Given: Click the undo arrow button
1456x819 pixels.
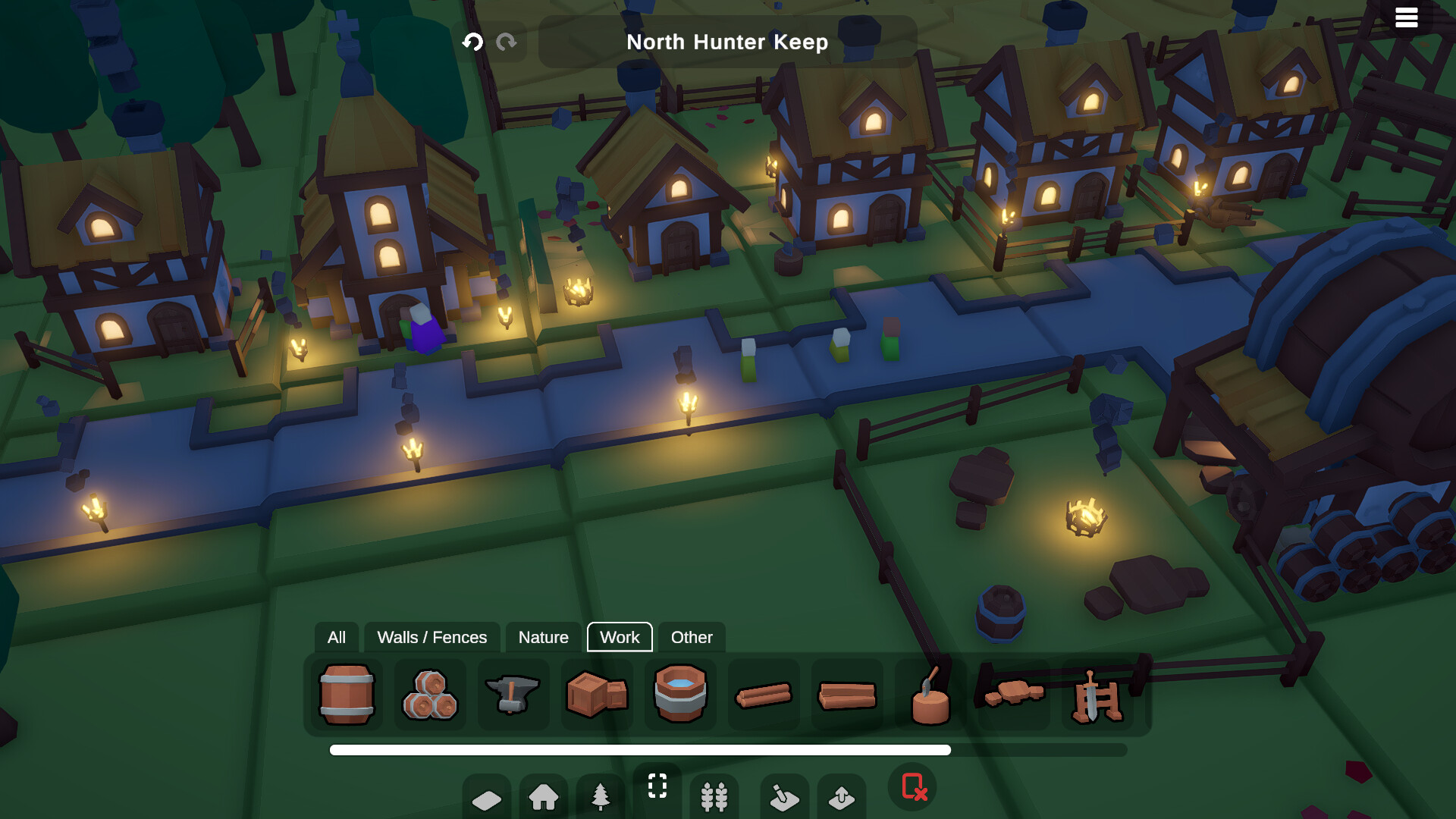Looking at the screenshot, I should [x=473, y=42].
